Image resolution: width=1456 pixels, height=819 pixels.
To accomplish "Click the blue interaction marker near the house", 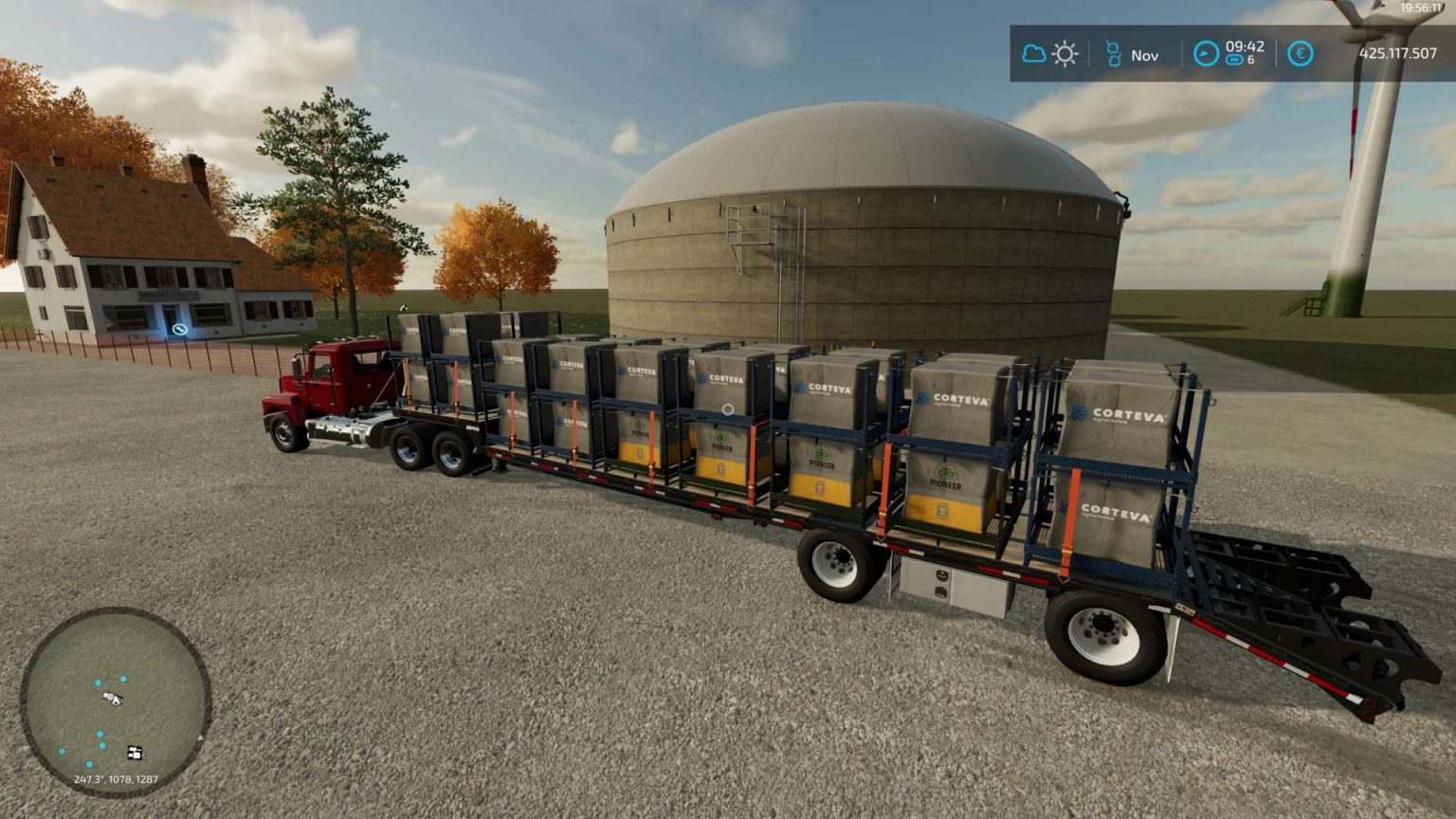I will (x=180, y=327).
